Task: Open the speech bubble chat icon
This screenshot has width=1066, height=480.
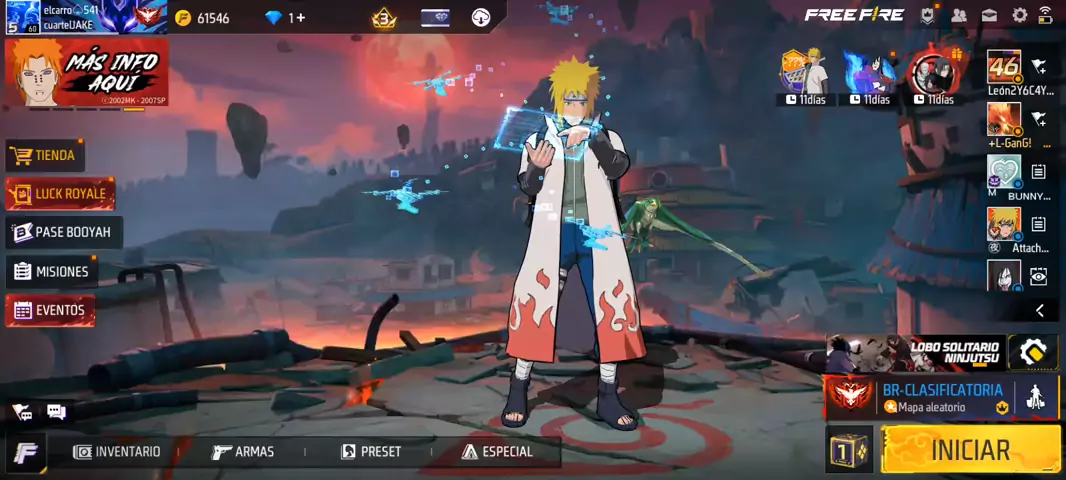Action: (56, 412)
